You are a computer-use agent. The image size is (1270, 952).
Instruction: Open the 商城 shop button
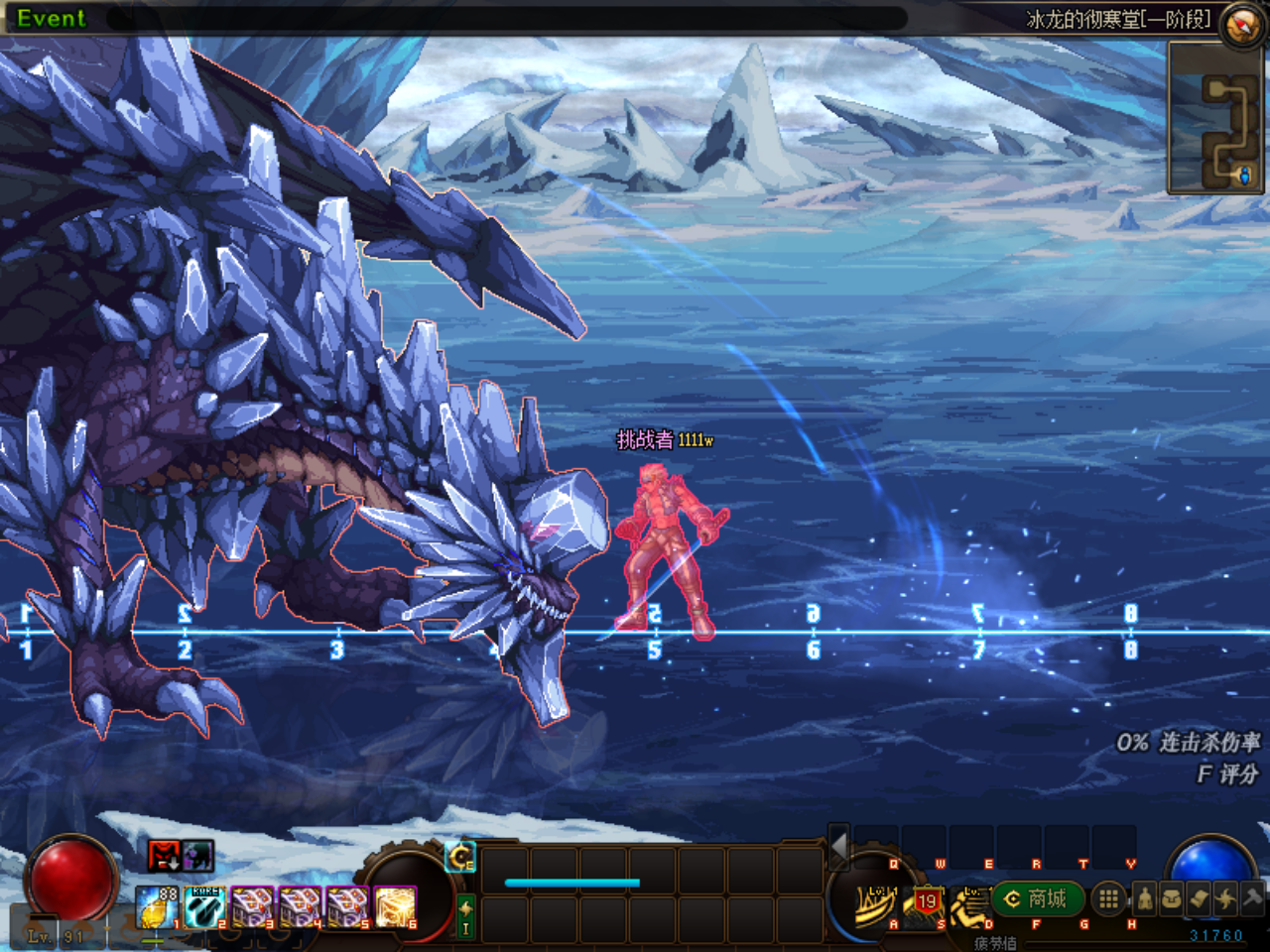[1038, 899]
